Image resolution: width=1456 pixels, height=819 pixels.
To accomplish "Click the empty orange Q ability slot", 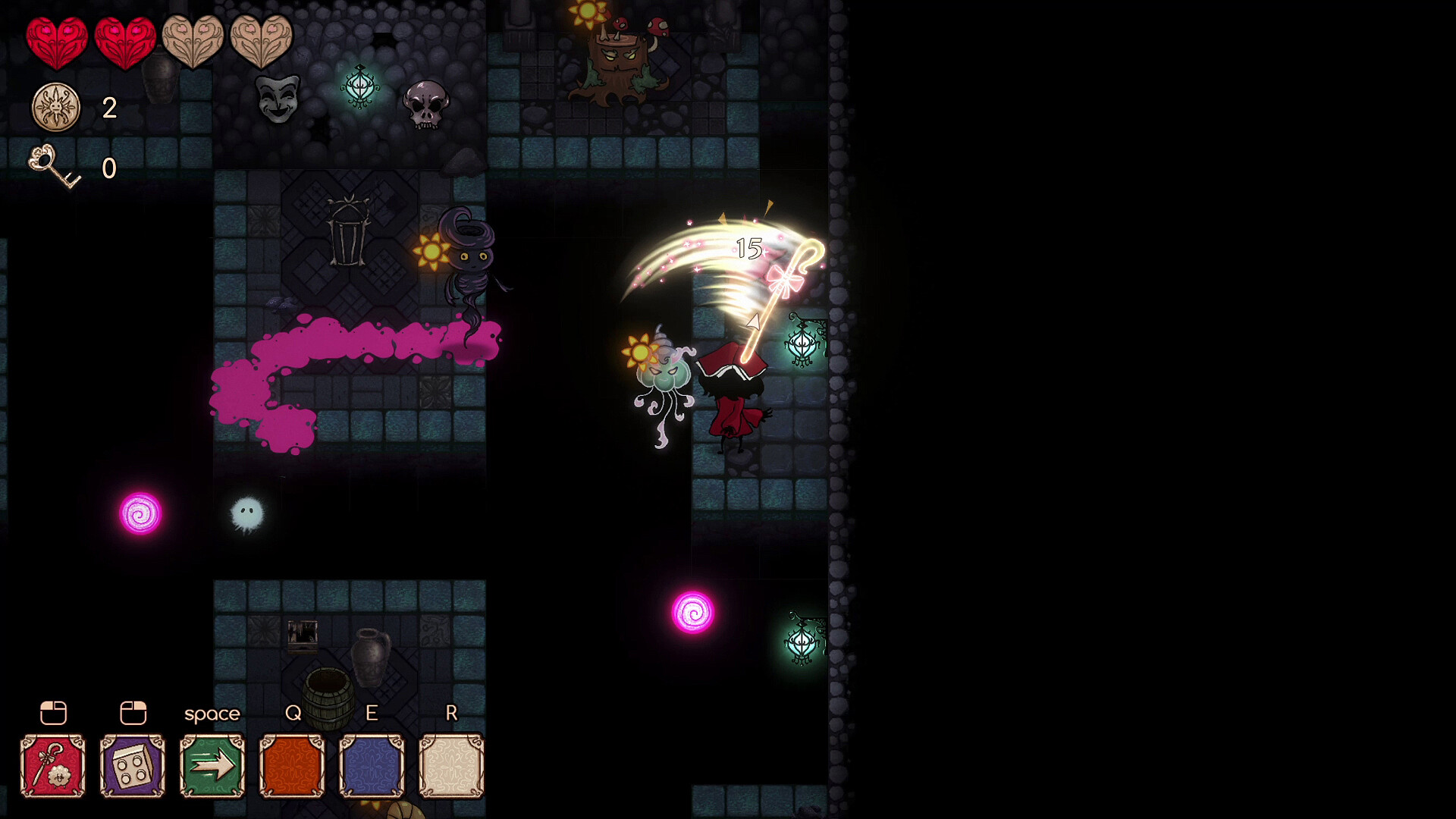I will [292, 764].
